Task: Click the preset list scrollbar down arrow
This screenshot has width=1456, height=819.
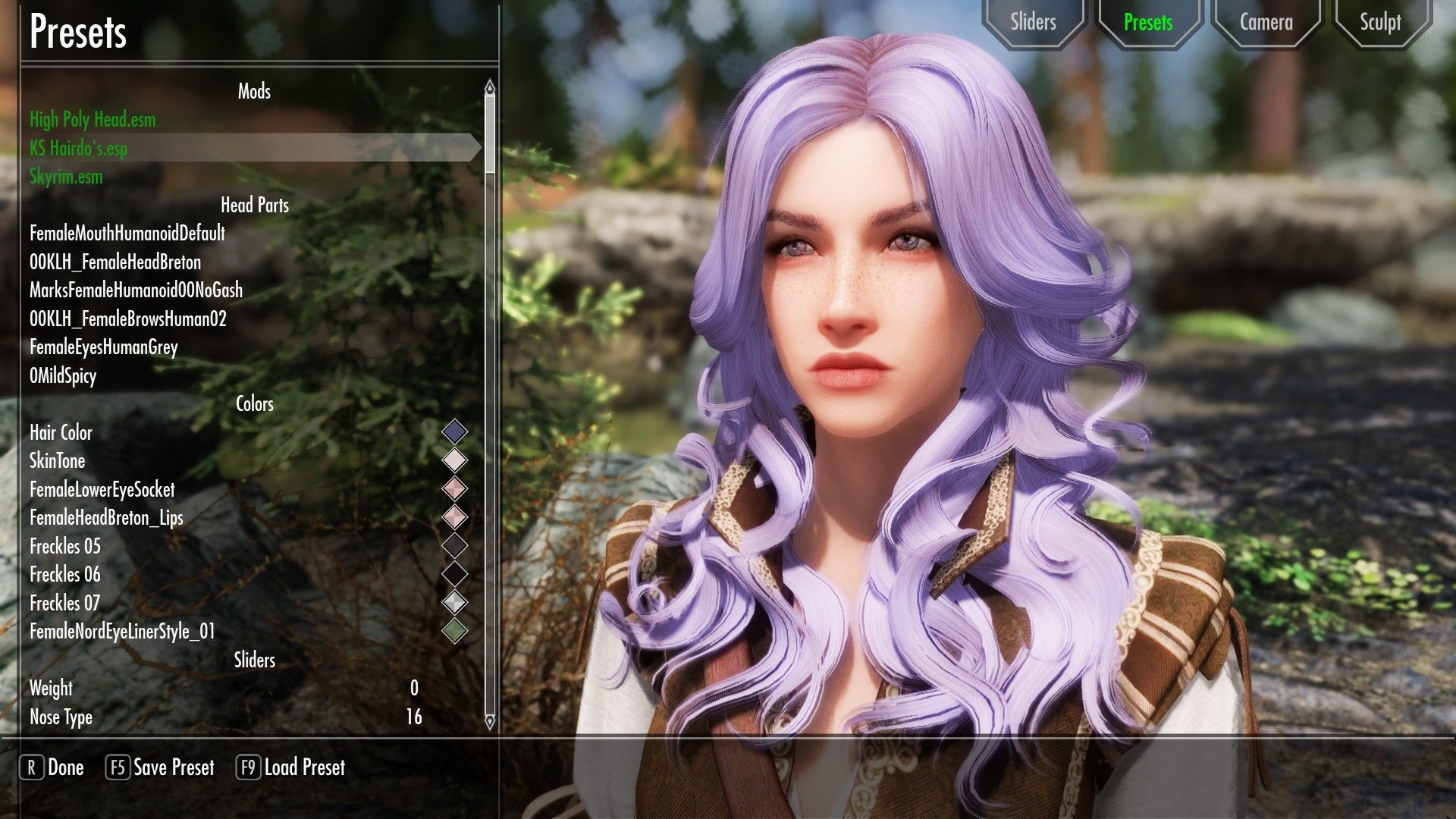Action: coord(488,724)
